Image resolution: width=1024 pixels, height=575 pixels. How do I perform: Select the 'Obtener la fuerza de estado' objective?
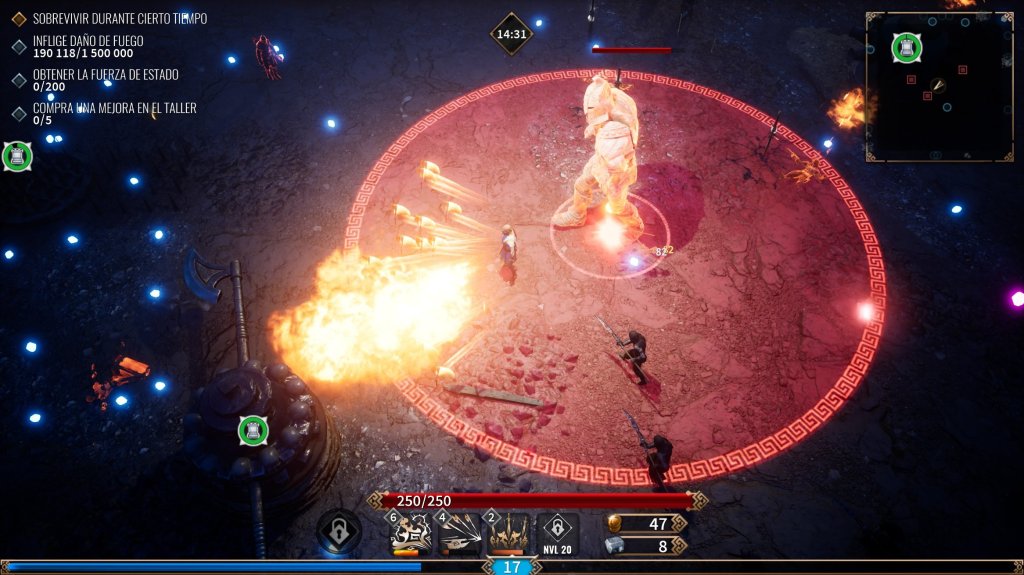tap(105, 74)
